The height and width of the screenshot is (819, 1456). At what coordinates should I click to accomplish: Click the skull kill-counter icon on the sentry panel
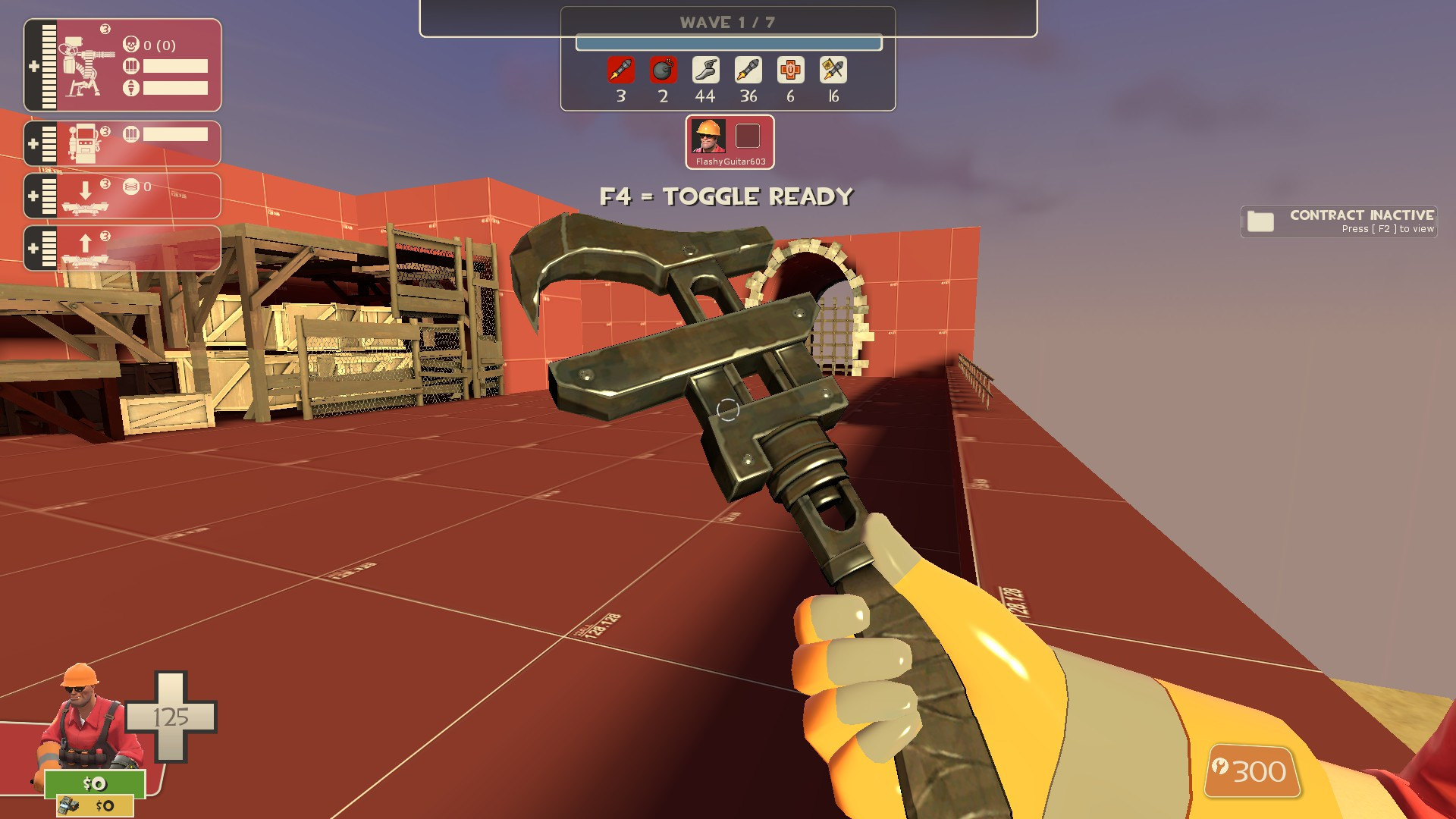click(130, 45)
